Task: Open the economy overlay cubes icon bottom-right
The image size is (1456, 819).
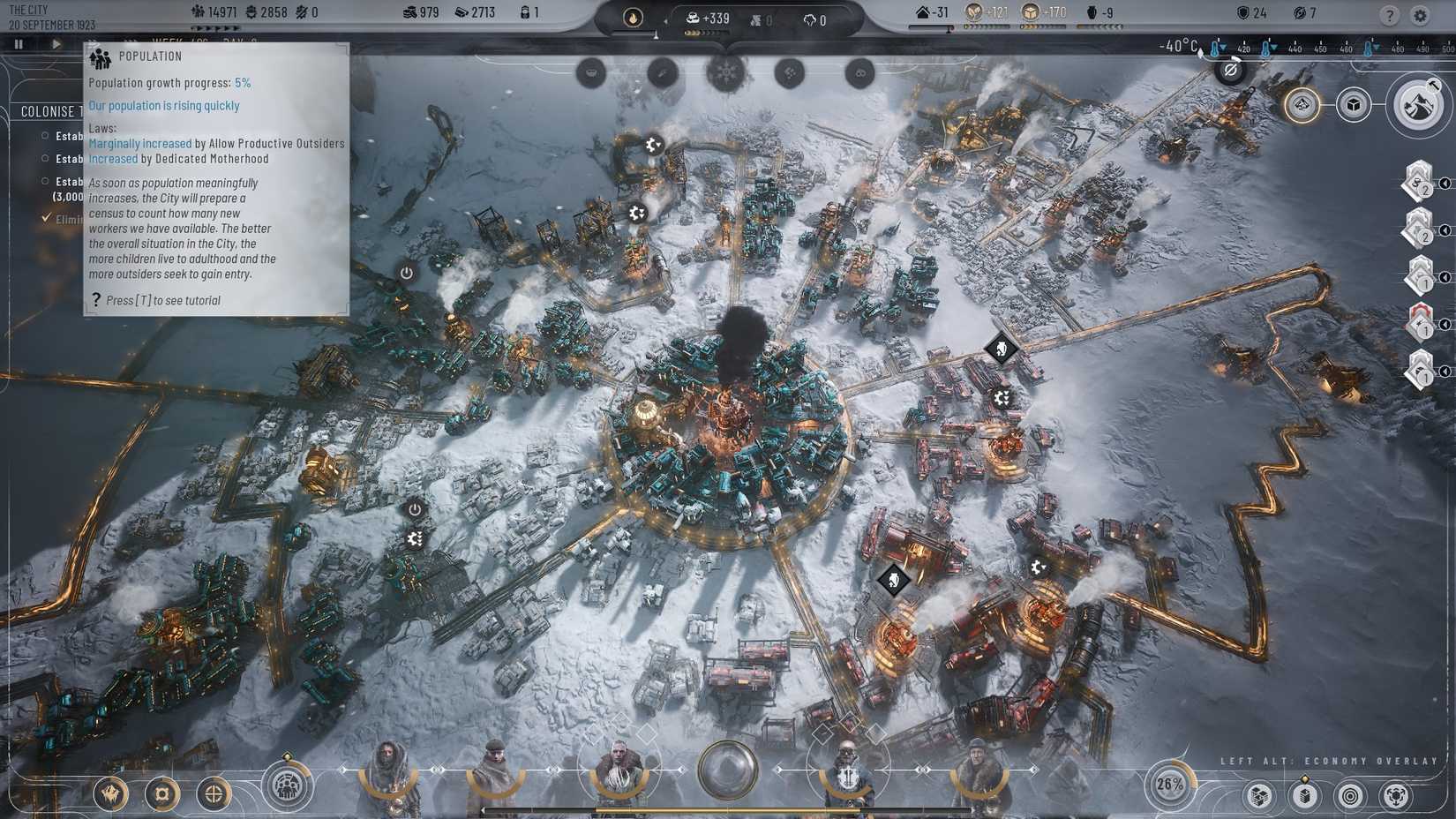Action: (x=1259, y=795)
